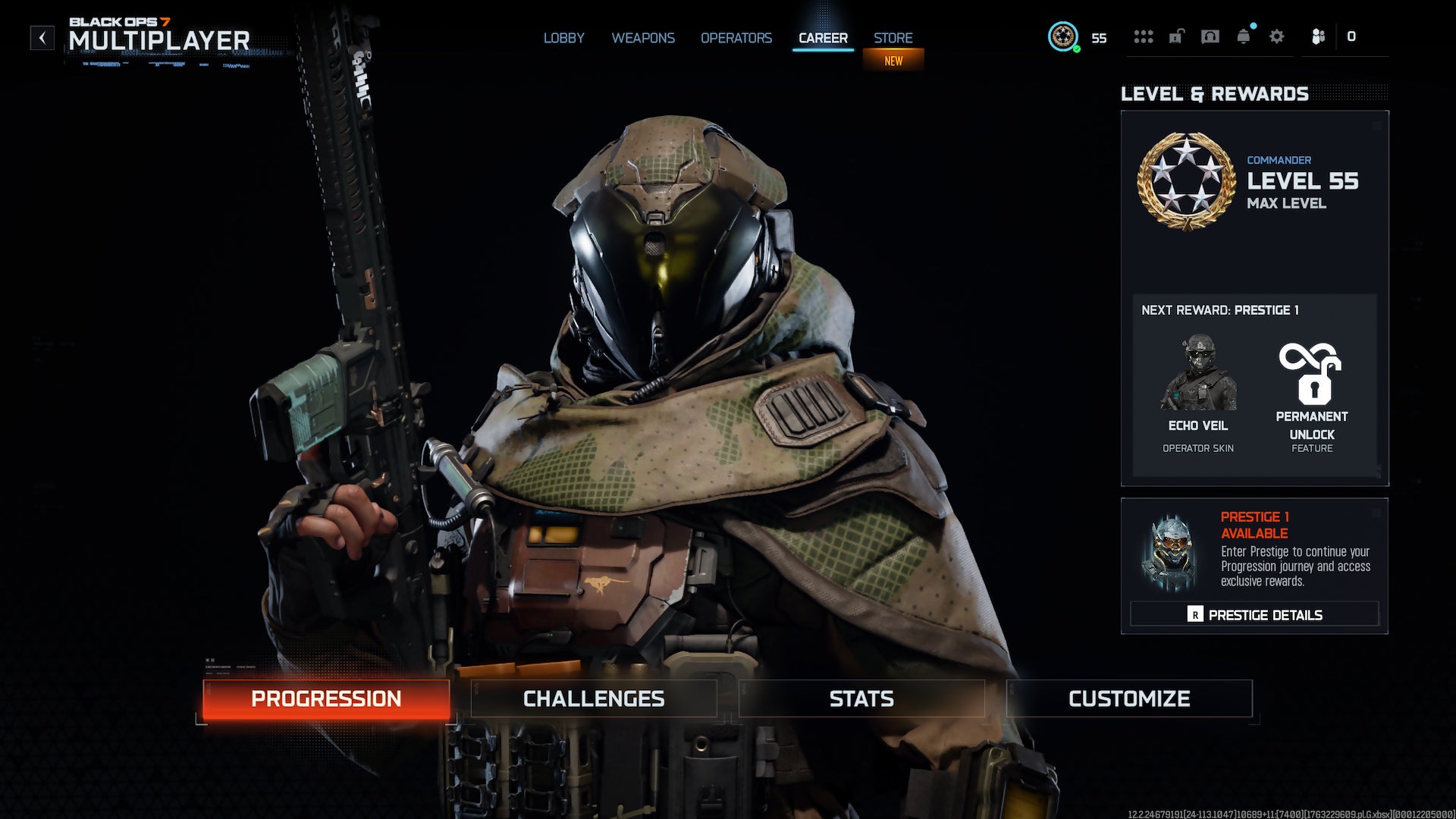Open the friends social icon
Viewport: 1456px width, 819px height.
pyautogui.click(x=1319, y=36)
